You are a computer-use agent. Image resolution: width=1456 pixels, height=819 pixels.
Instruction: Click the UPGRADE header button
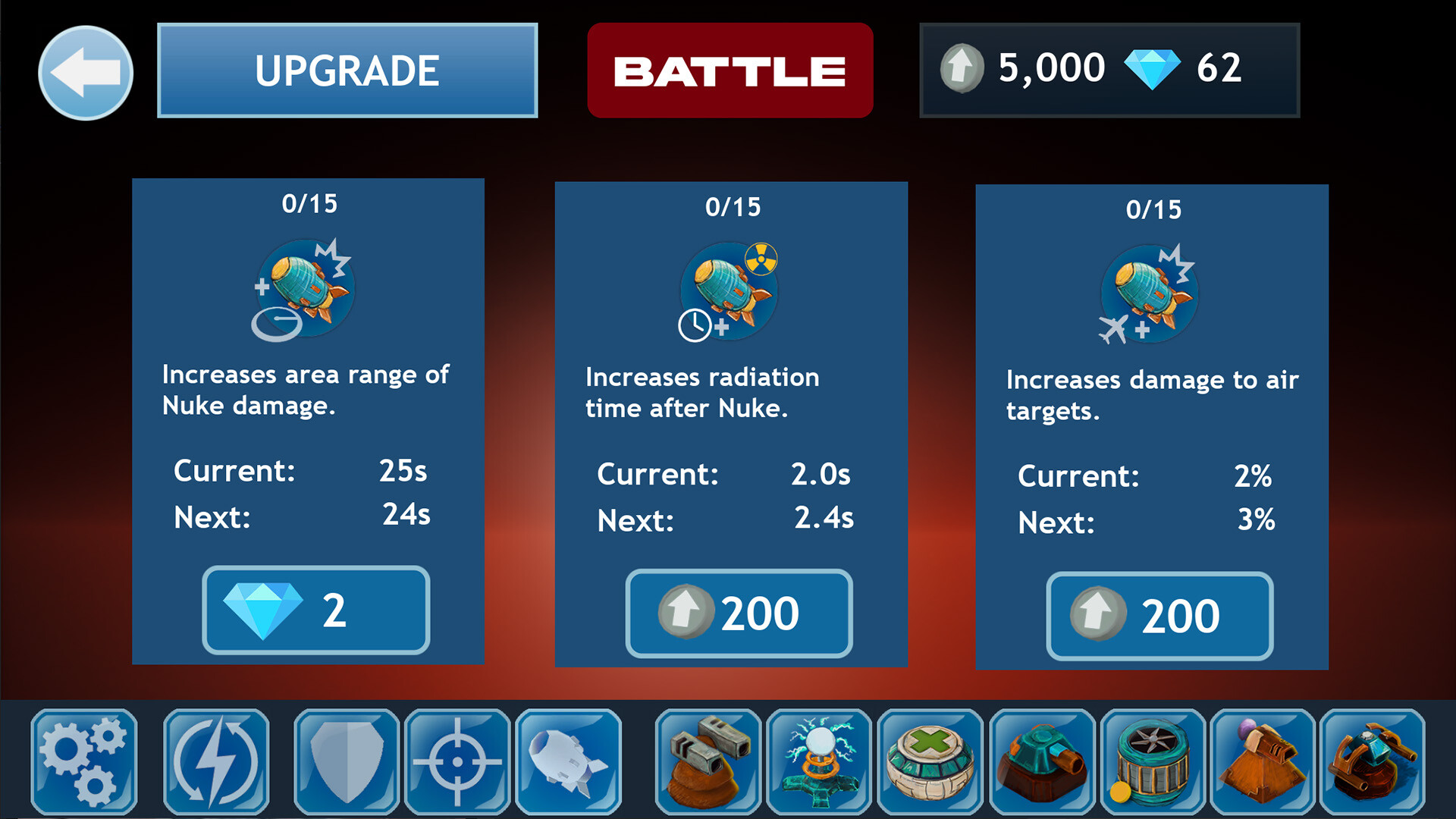click(x=347, y=70)
